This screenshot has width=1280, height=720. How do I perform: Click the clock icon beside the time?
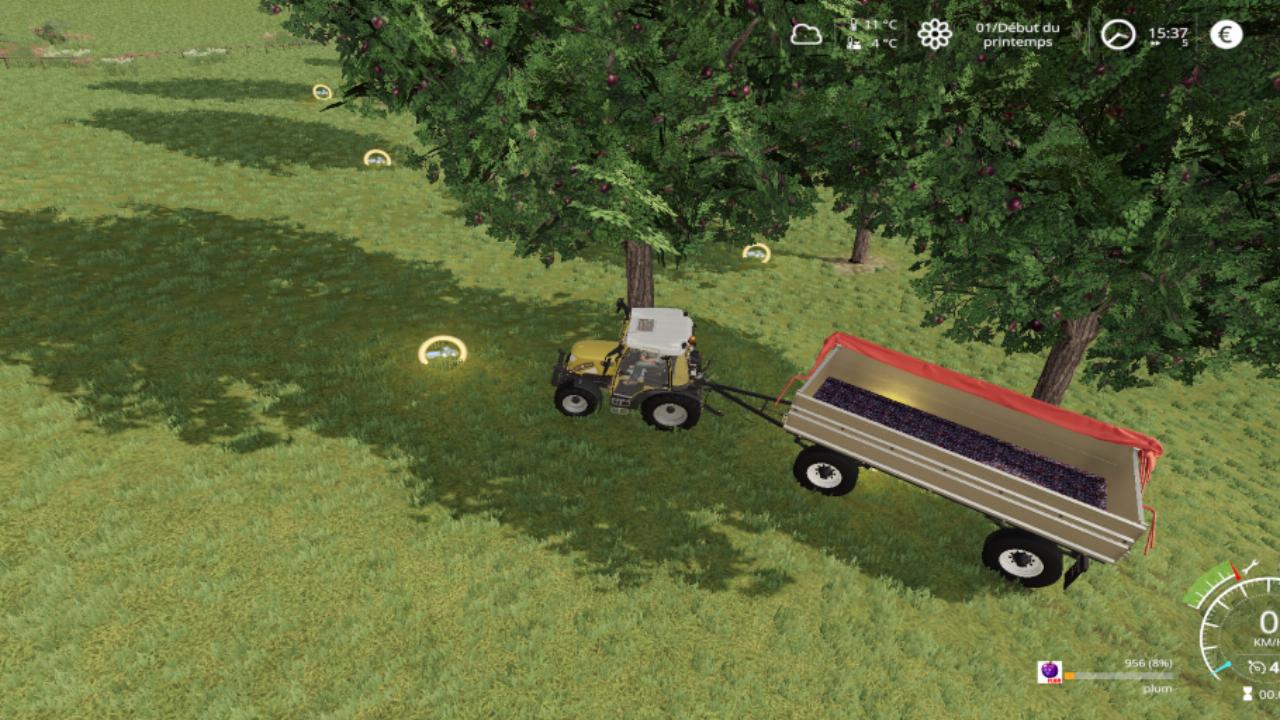tap(1118, 35)
